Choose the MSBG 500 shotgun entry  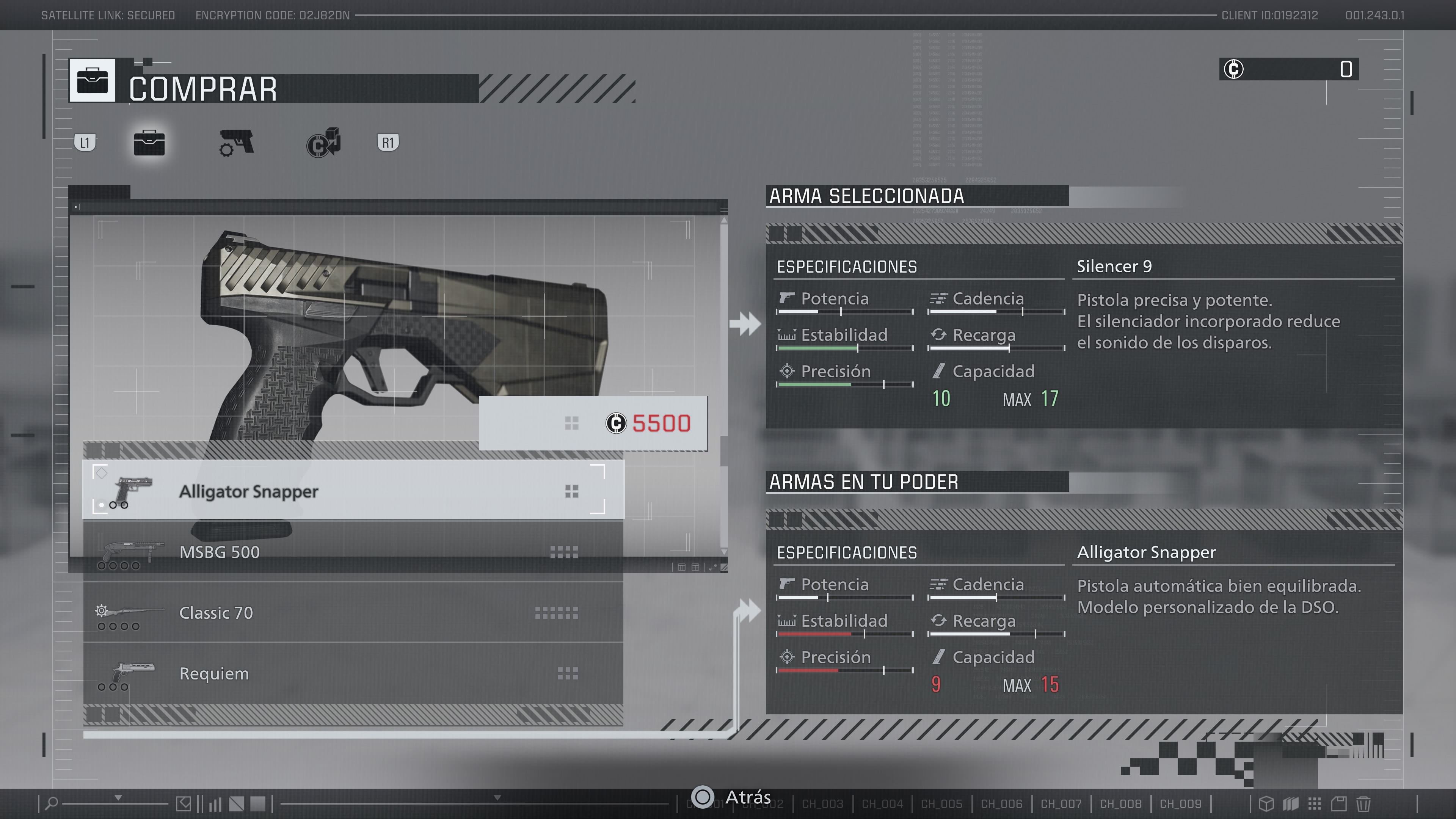coord(353,552)
